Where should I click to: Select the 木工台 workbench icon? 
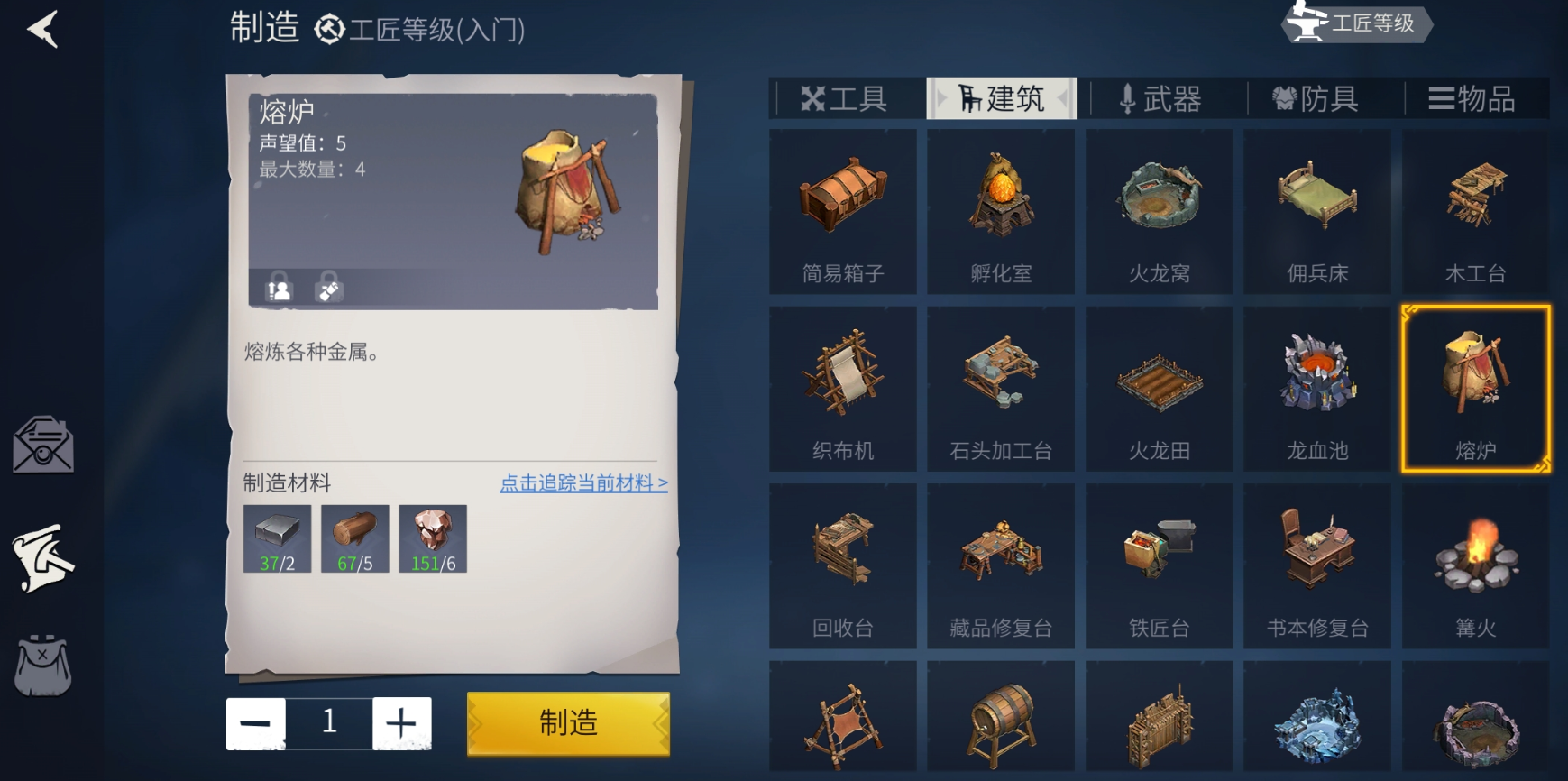(1473, 207)
